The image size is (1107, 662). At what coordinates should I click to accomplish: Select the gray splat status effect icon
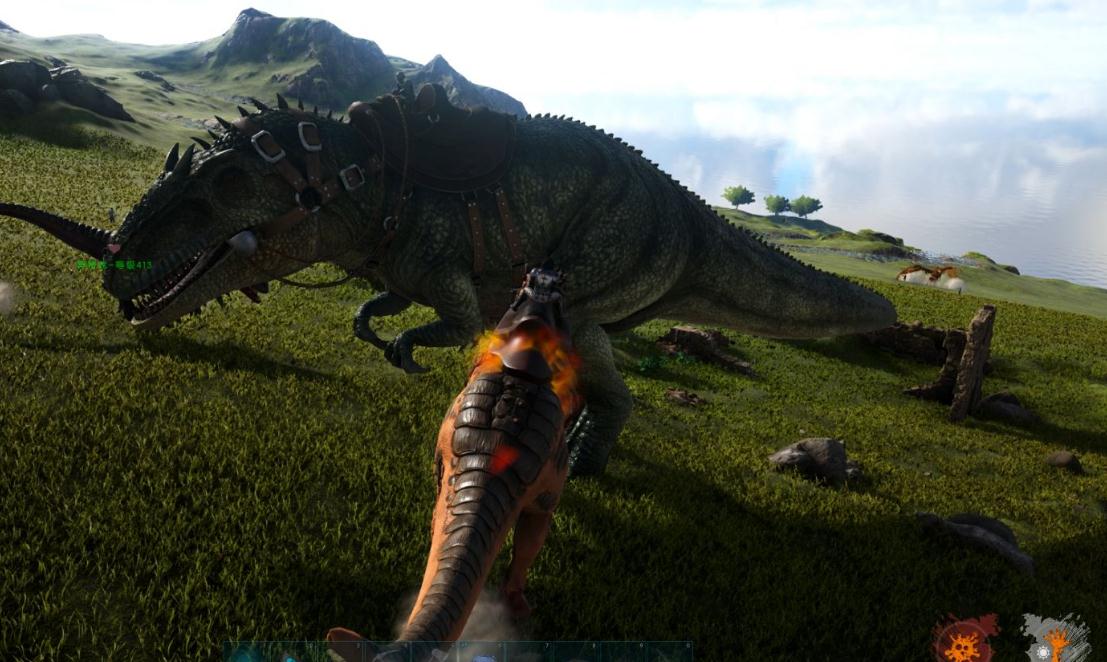(x=1055, y=638)
